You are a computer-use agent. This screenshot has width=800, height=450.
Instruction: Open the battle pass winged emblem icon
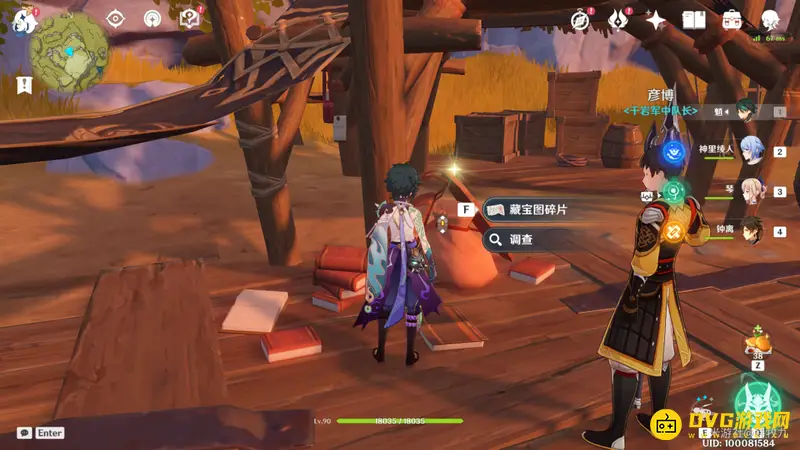(618, 19)
